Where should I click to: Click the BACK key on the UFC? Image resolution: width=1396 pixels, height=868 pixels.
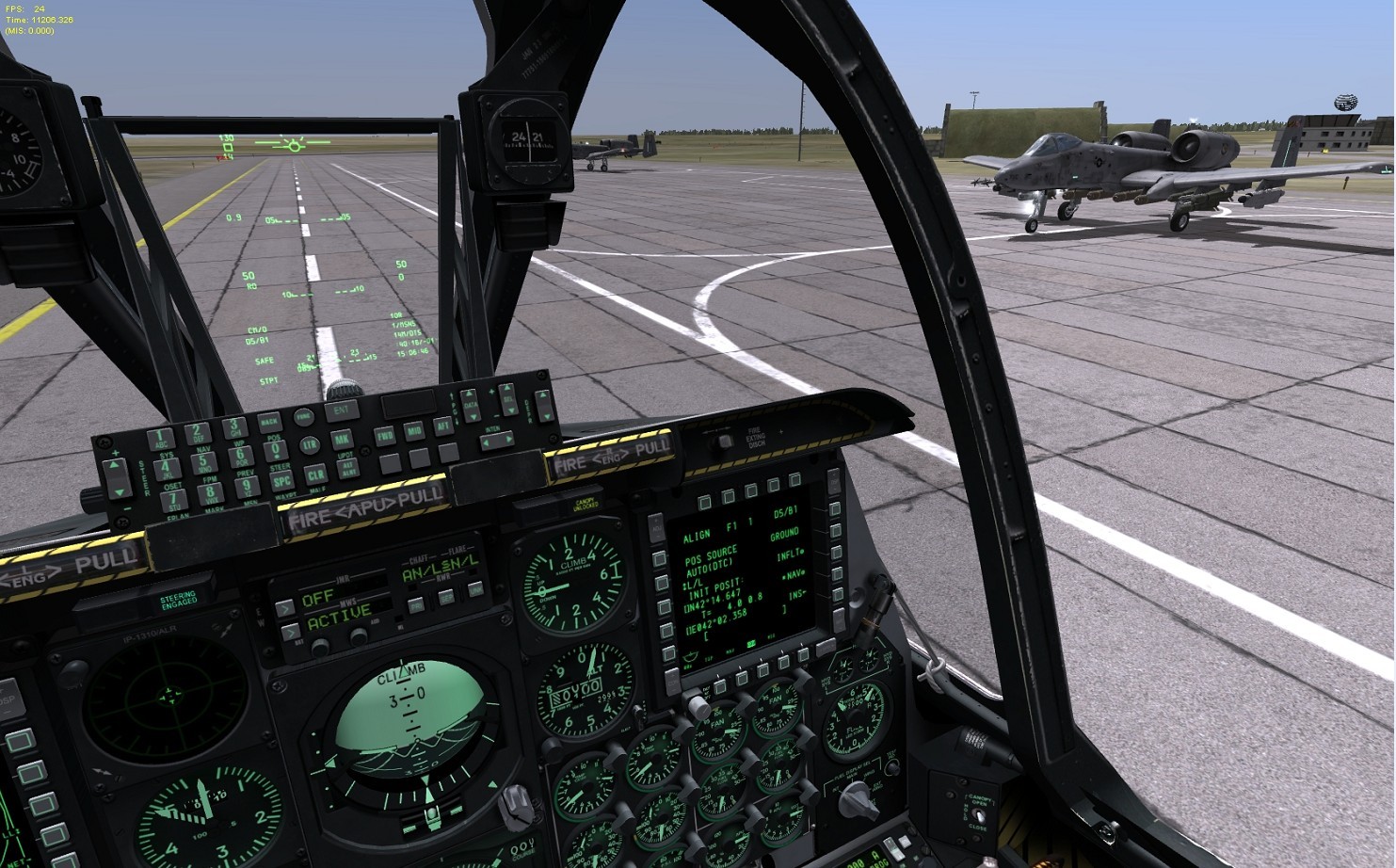[x=269, y=421]
